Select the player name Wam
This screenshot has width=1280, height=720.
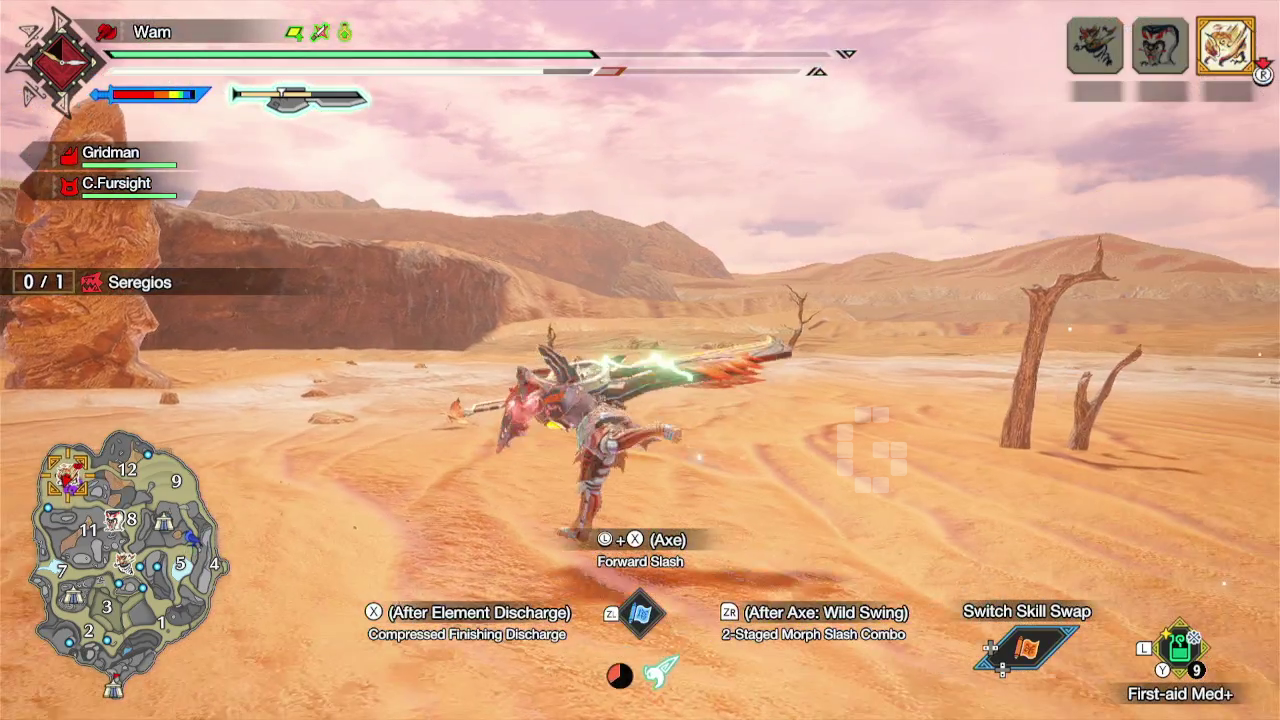tap(152, 31)
